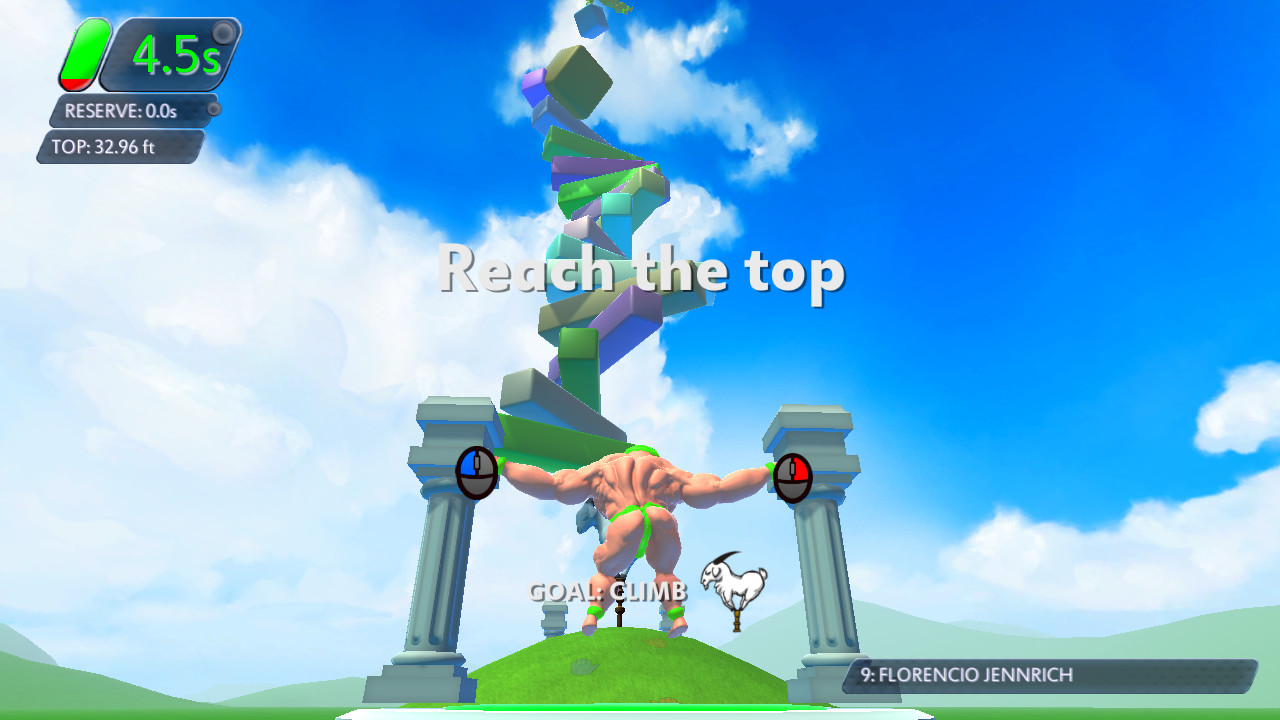Click the TOP: 32.96 ft height readout
Screen dimensions: 1280x720
[103, 146]
